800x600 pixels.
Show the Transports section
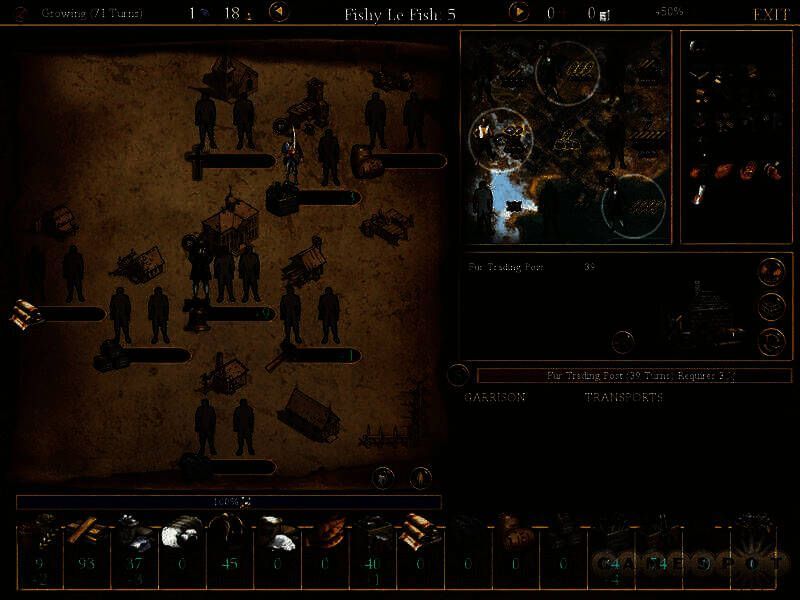623,397
